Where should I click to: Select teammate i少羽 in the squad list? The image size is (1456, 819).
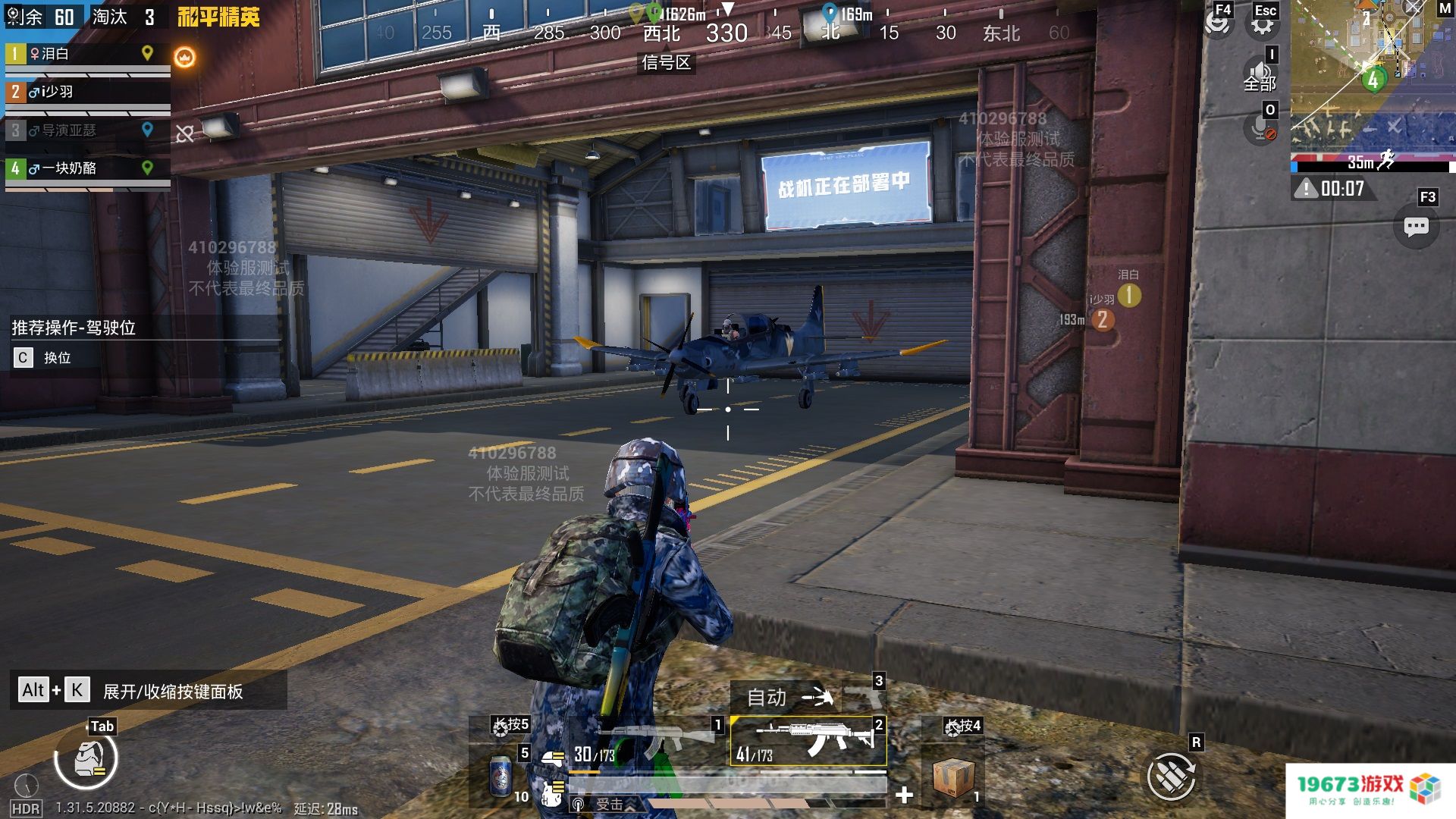(83, 93)
